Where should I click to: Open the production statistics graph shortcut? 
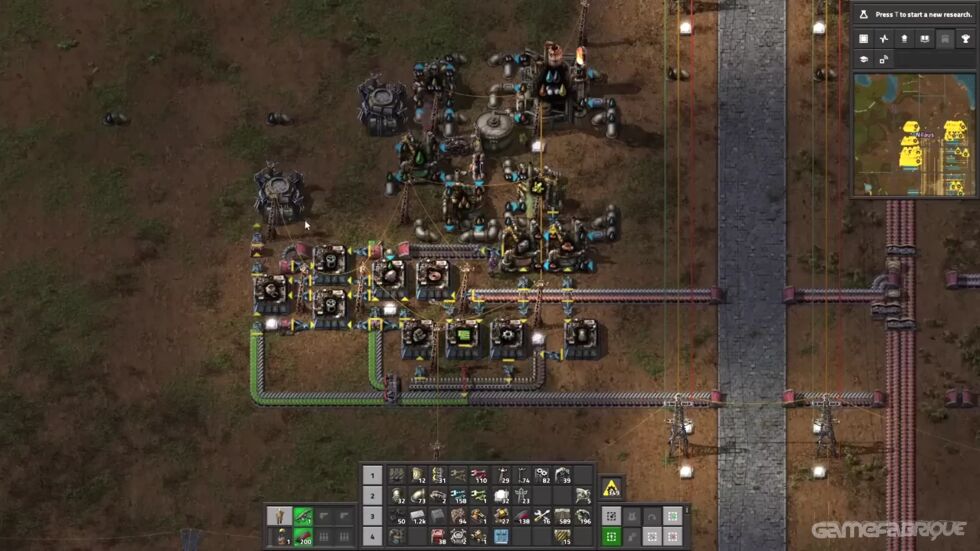click(x=884, y=39)
